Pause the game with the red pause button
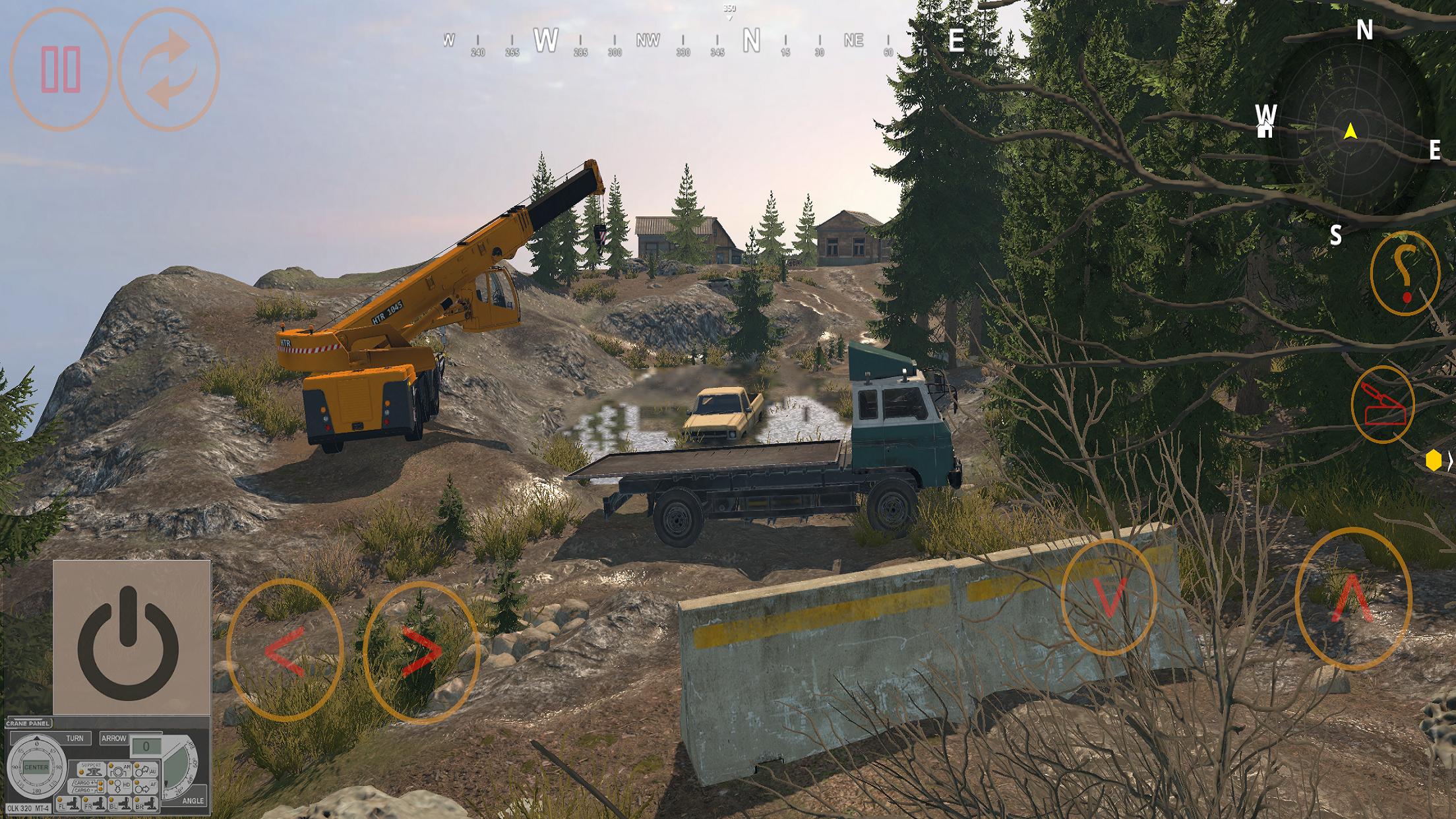This screenshot has width=1456, height=819. coord(61,69)
